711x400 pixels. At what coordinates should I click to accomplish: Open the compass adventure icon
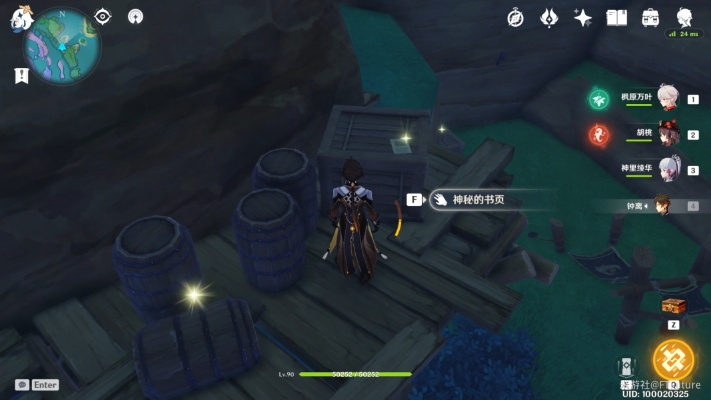point(516,17)
